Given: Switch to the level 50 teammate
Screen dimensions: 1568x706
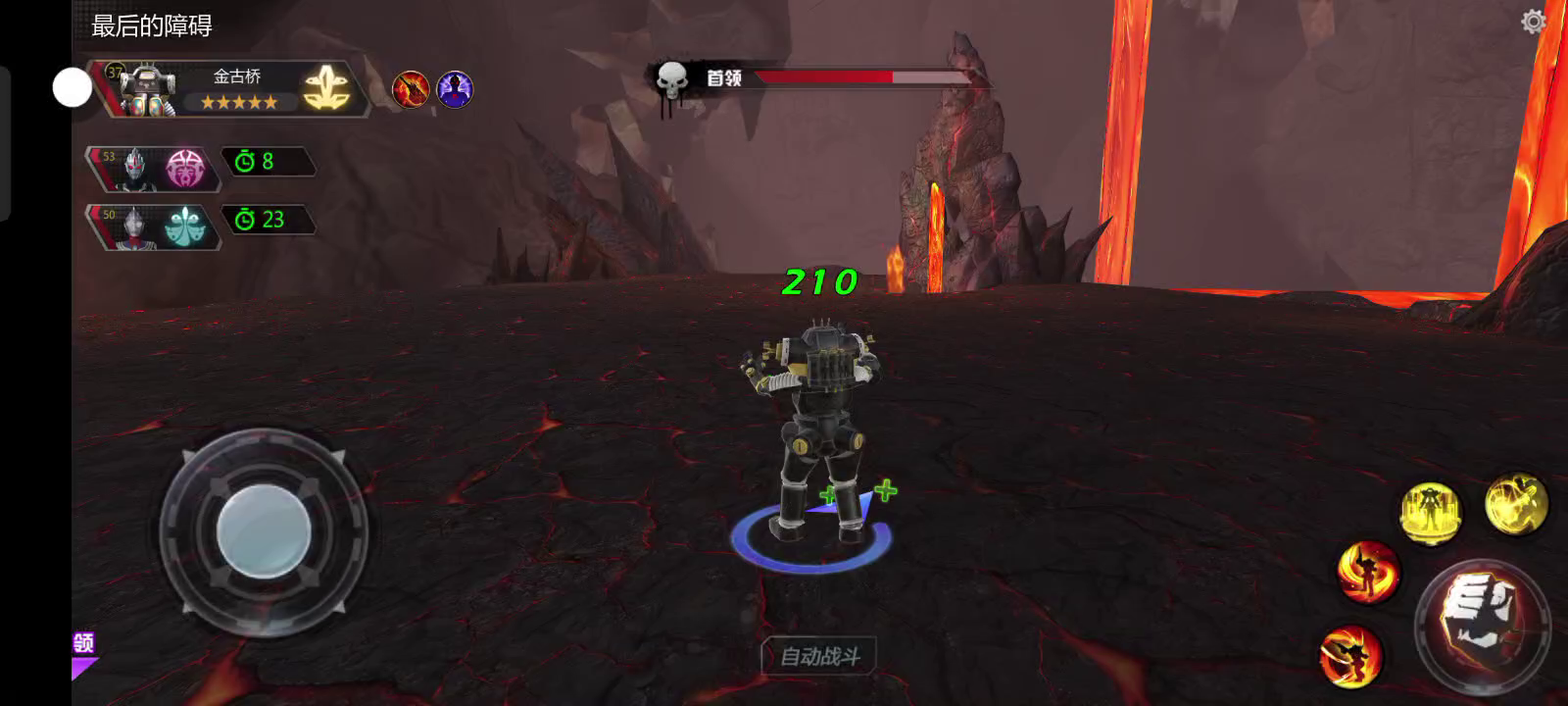Looking at the screenshot, I should tap(152, 227).
